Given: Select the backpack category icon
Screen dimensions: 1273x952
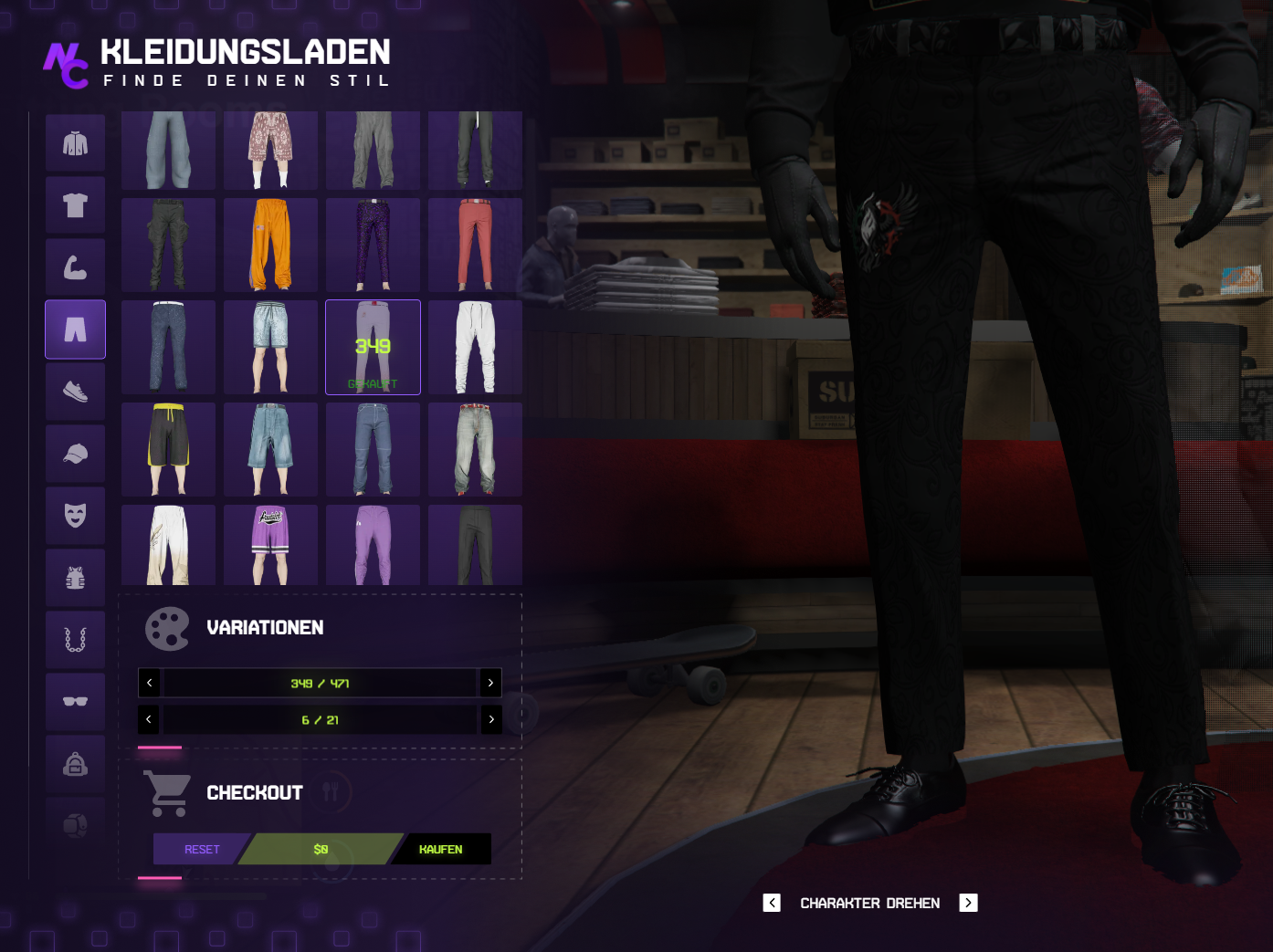Looking at the screenshot, I should (x=75, y=764).
